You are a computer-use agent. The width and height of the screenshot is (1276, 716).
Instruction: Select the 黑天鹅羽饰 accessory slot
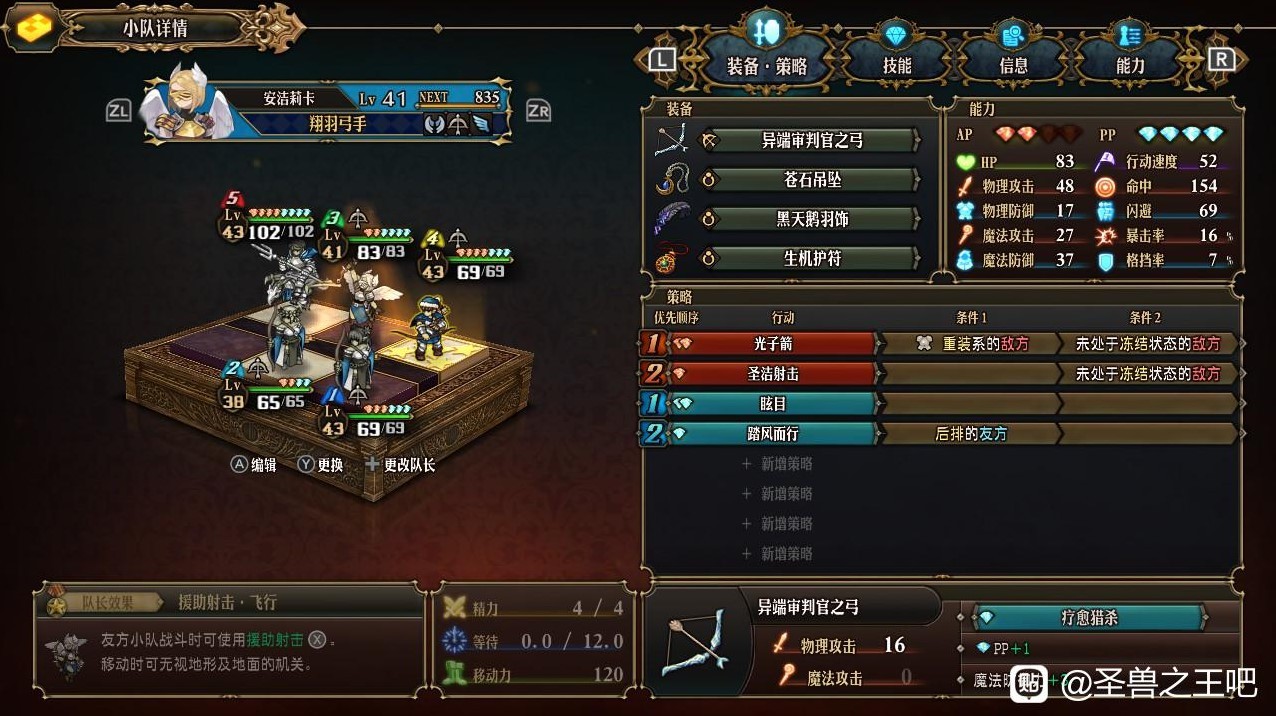(x=811, y=219)
